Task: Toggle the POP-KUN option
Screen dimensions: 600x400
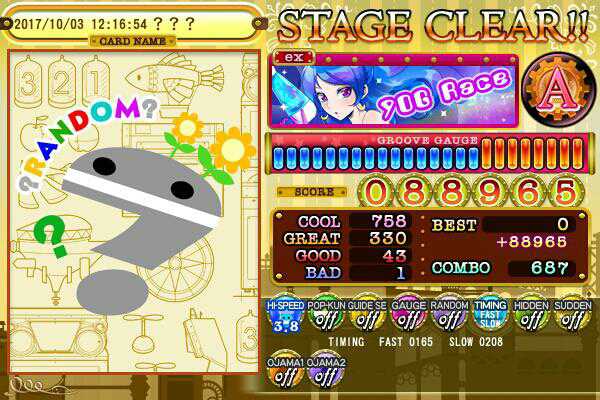Action: click(x=326, y=315)
